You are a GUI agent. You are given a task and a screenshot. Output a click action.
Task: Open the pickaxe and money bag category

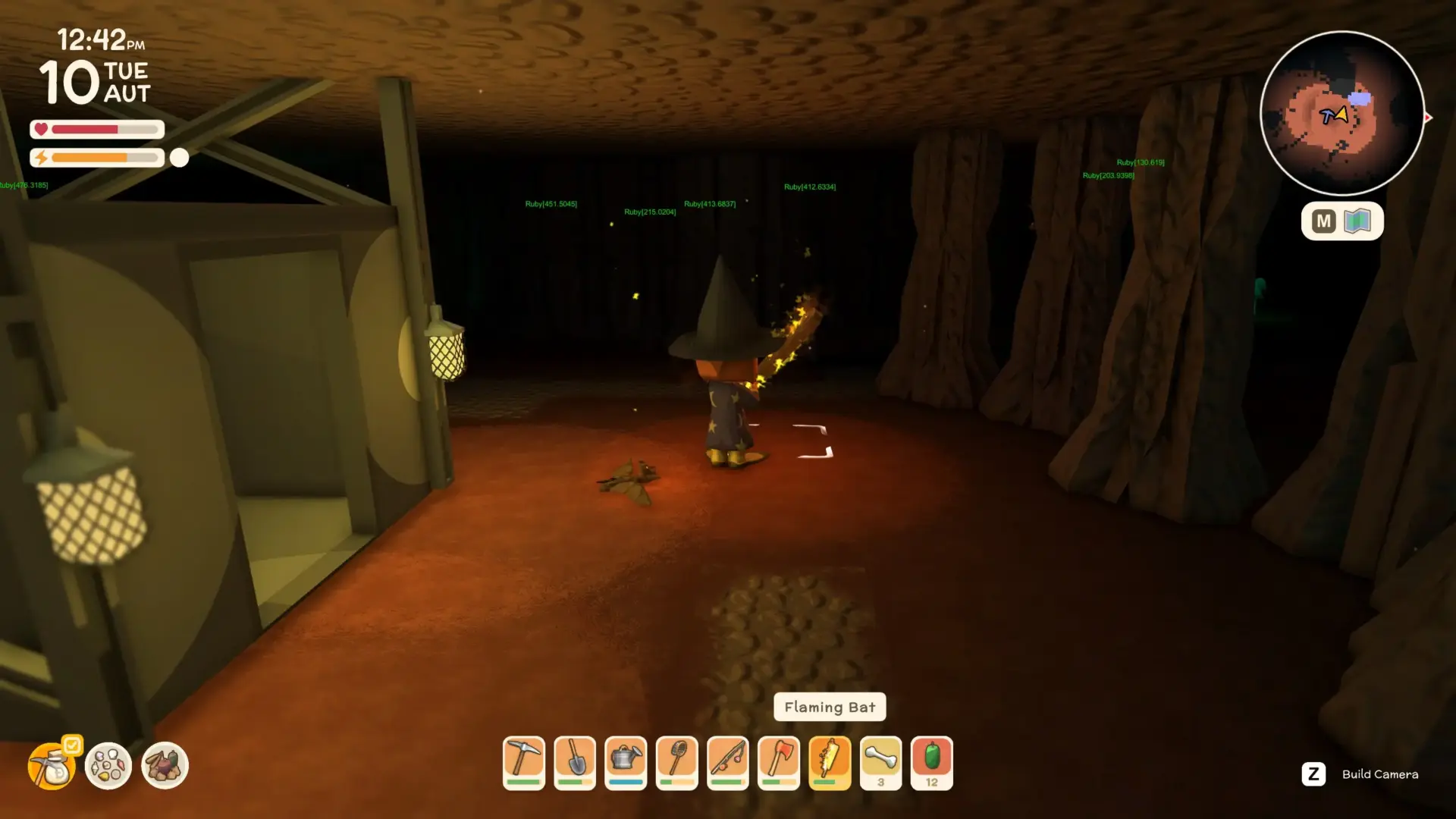(x=52, y=765)
